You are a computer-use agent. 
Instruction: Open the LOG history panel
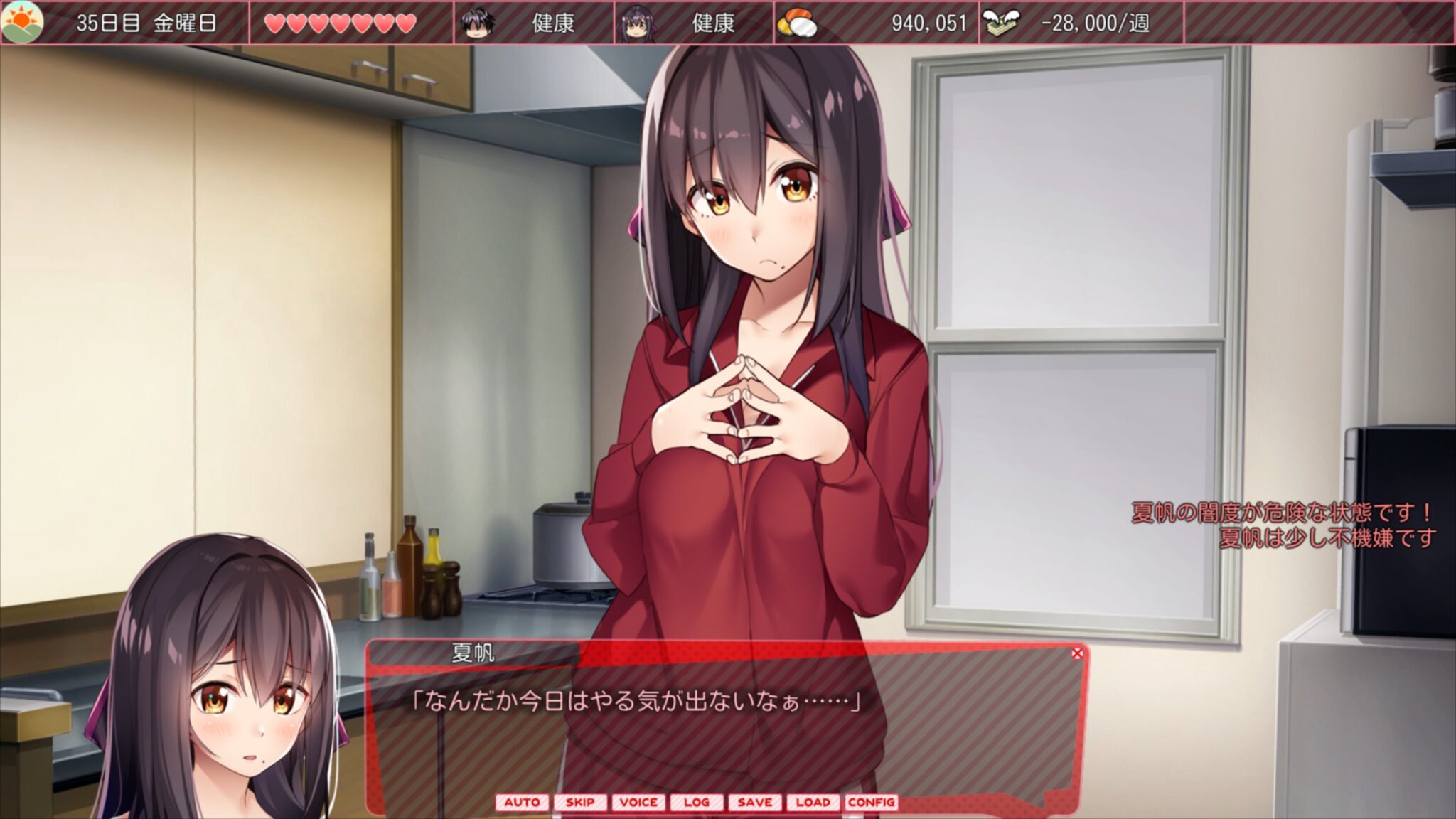click(x=697, y=802)
